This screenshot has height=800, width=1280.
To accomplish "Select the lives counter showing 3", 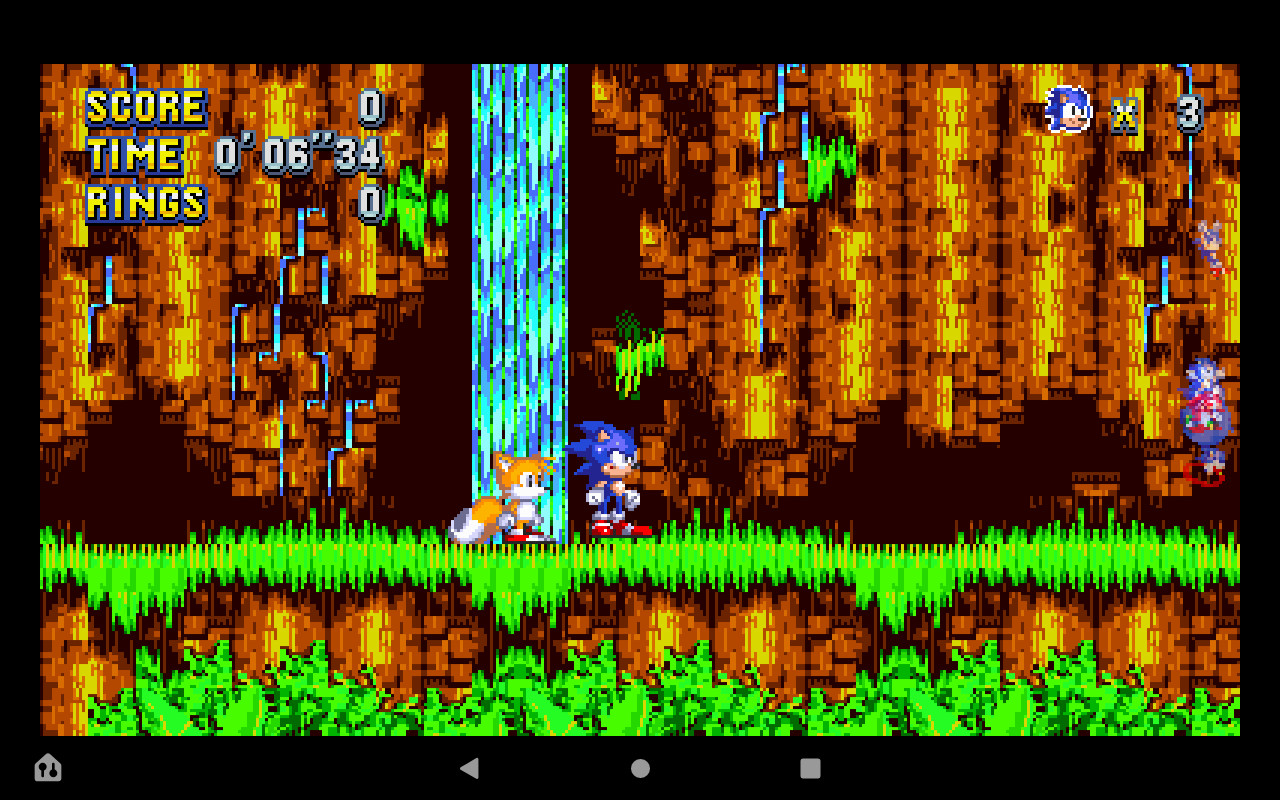I will point(1190,113).
